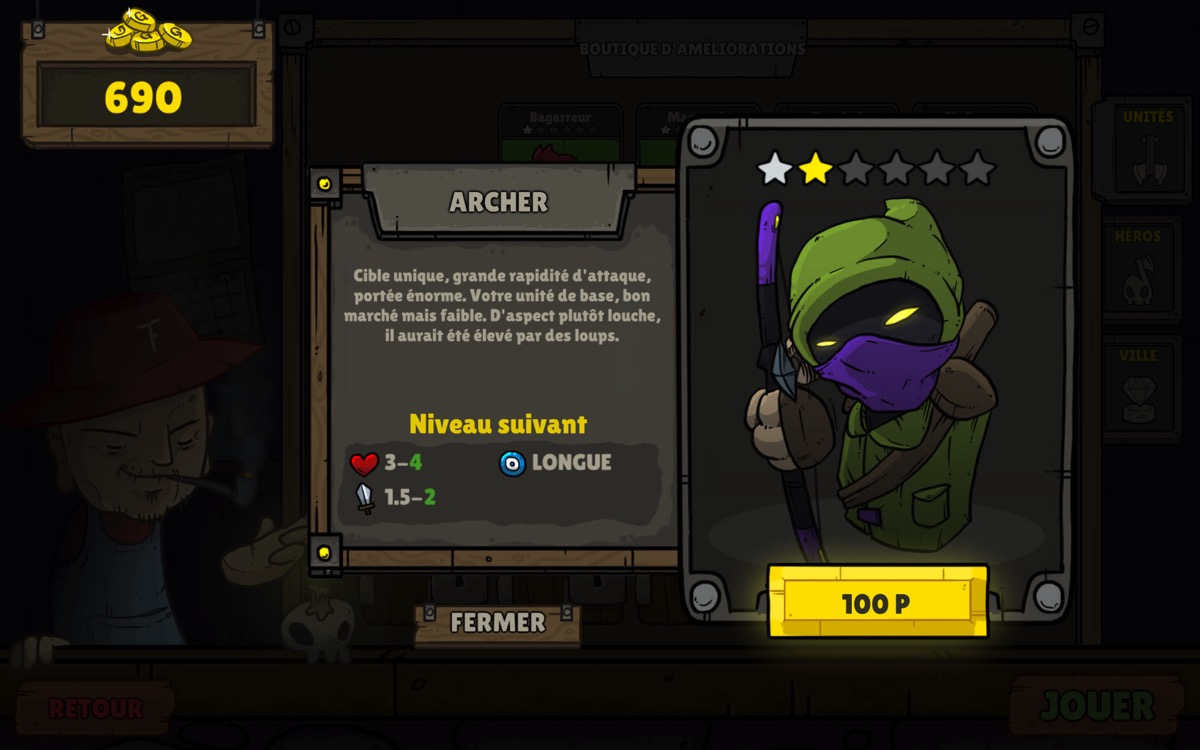Go back with the Retour button
This screenshot has height=750, width=1200.
point(95,708)
